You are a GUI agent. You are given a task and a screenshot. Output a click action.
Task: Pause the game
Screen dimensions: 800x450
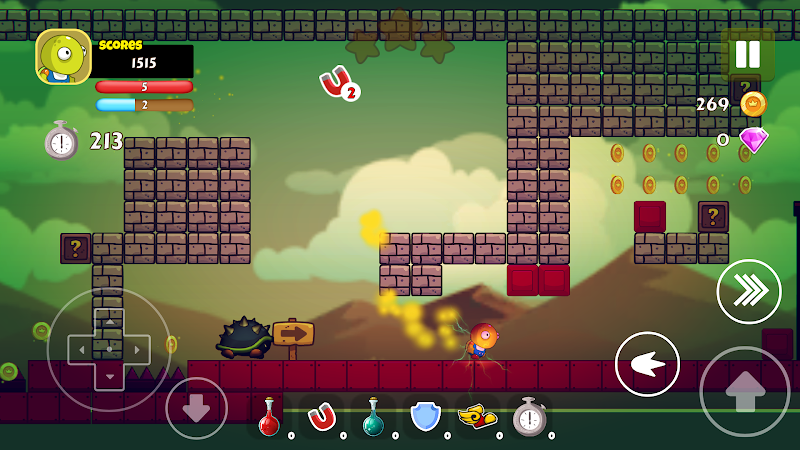pyautogui.click(x=747, y=54)
